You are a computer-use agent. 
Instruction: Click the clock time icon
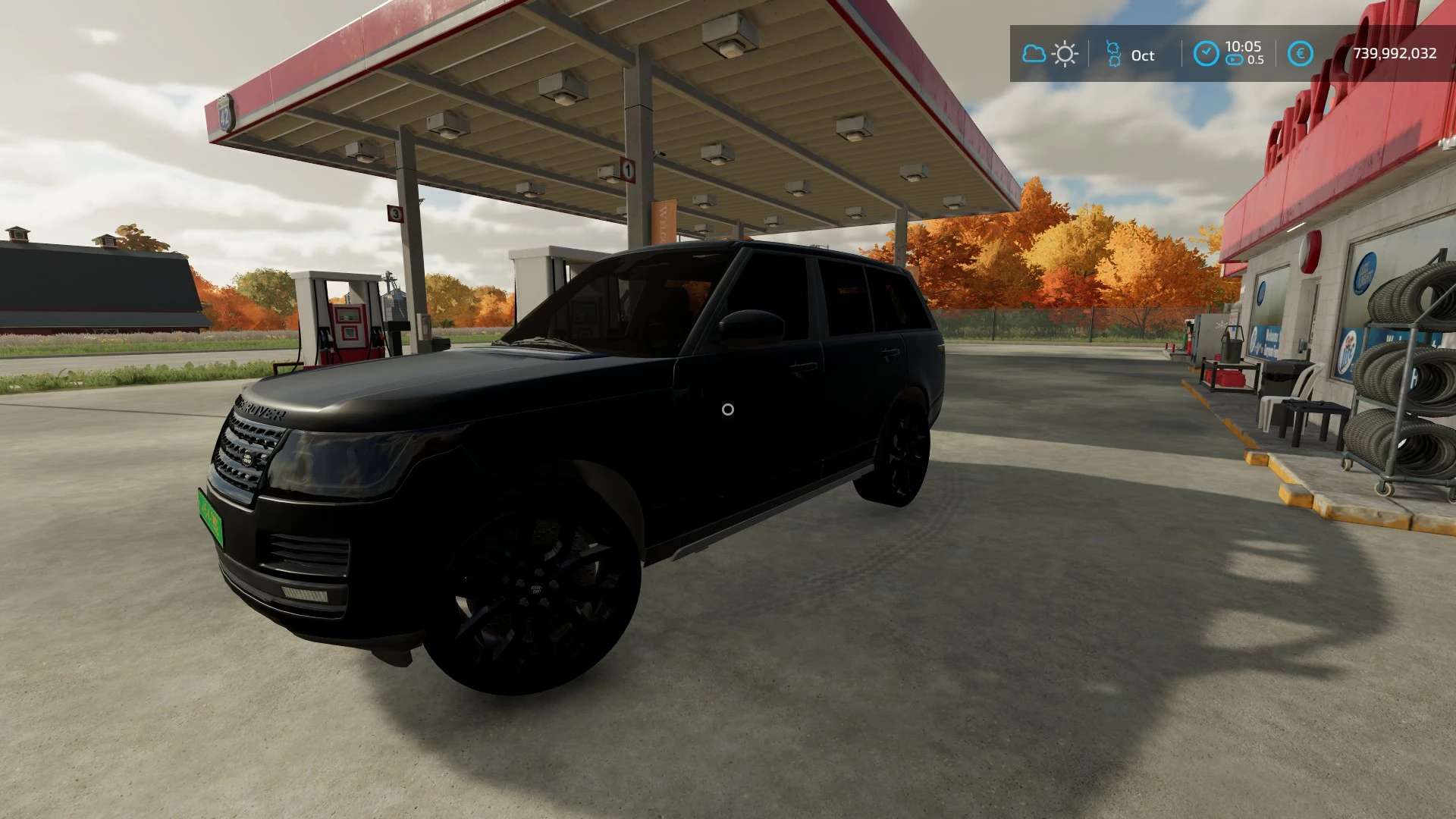[x=1206, y=54]
